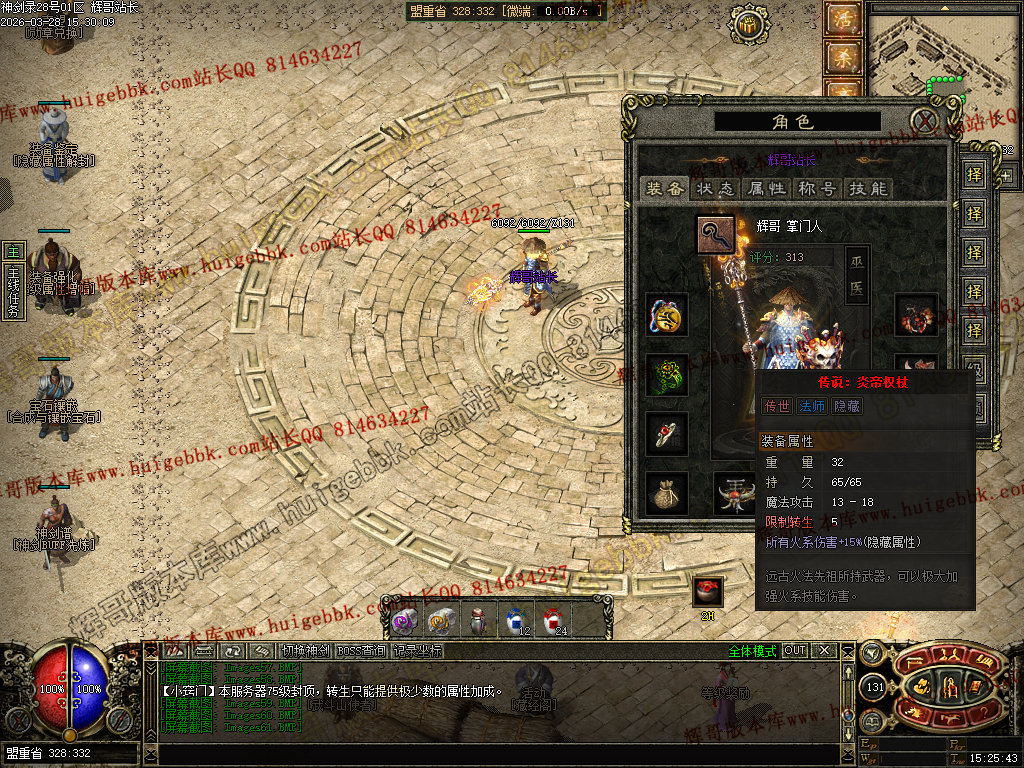The height and width of the screenshot is (768, 1024).
Task: Open the gift box icon
Action: pyautogui.click(x=708, y=591)
